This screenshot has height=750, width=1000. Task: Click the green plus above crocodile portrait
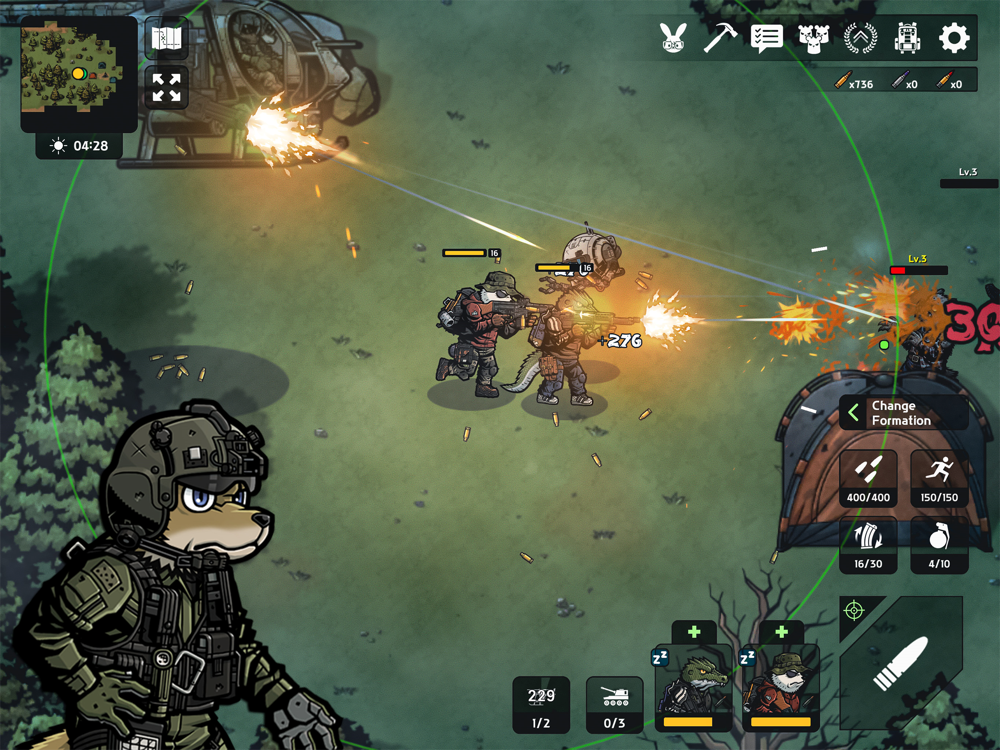[694, 632]
